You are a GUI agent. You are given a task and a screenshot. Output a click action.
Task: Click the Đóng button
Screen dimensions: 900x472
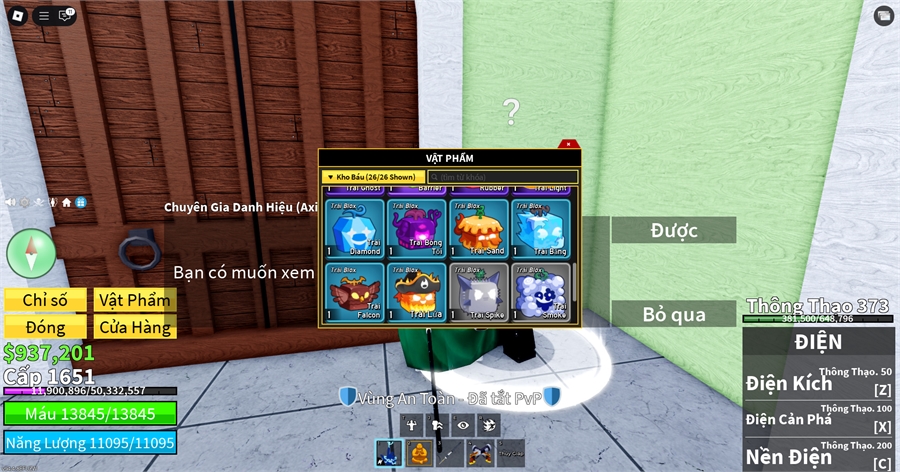pos(45,327)
